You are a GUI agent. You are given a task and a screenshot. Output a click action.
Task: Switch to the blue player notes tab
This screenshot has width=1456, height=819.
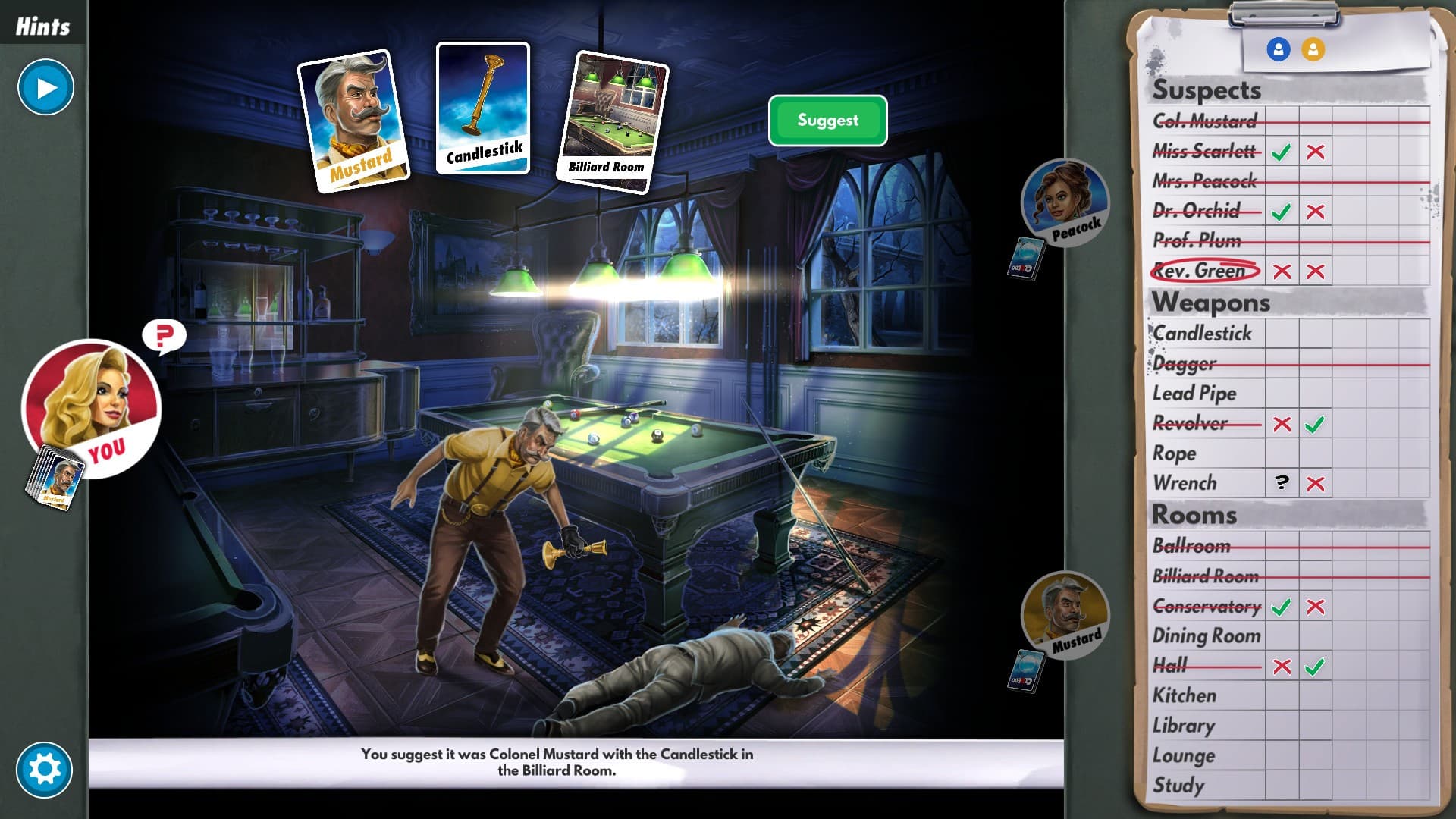(1279, 50)
